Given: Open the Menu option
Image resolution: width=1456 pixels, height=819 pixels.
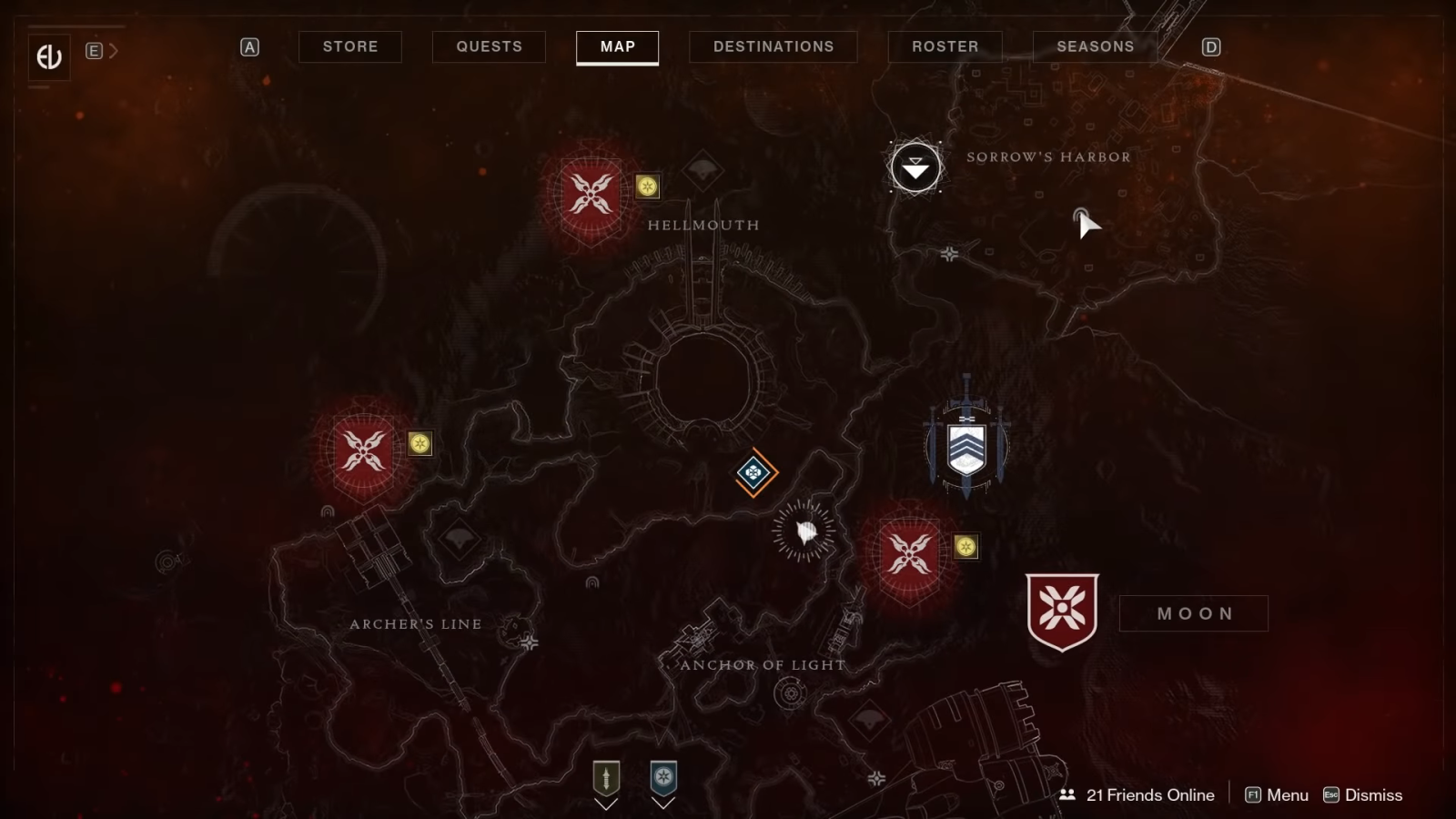Looking at the screenshot, I should coord(1277,795).
